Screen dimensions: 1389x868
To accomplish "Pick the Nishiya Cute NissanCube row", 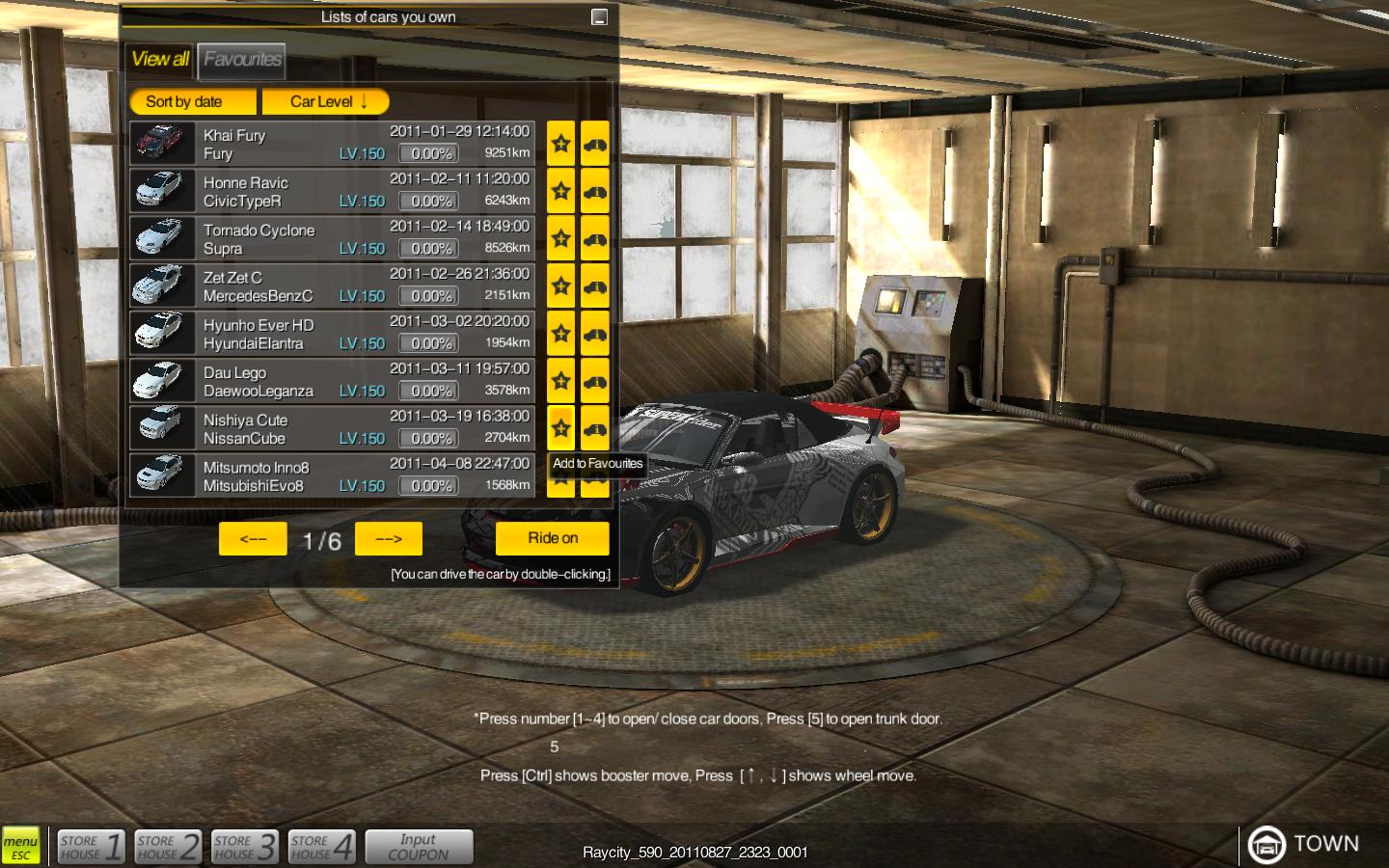I will tap(332, 428).
